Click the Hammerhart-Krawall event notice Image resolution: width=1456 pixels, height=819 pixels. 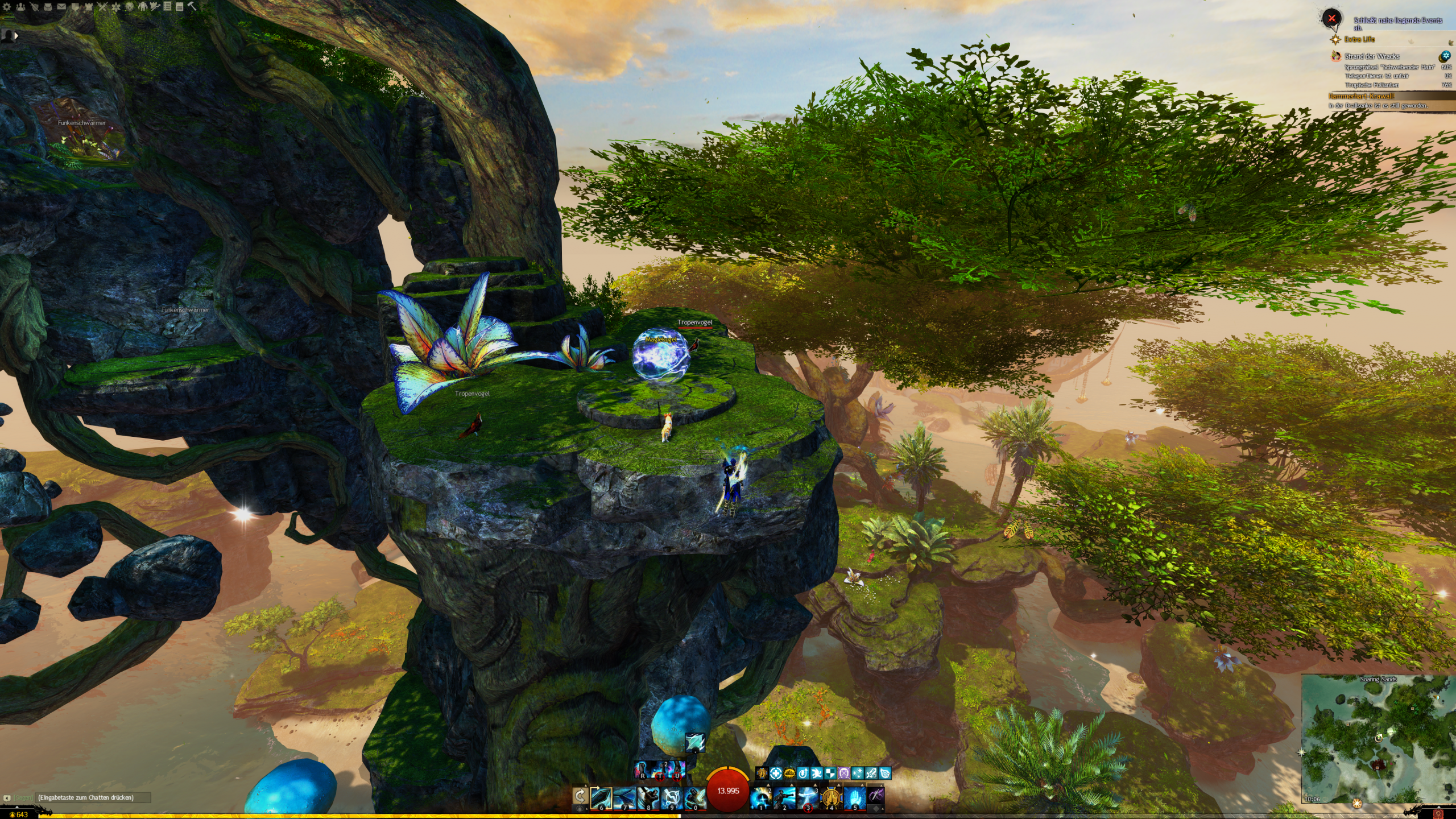point(1361,96)
